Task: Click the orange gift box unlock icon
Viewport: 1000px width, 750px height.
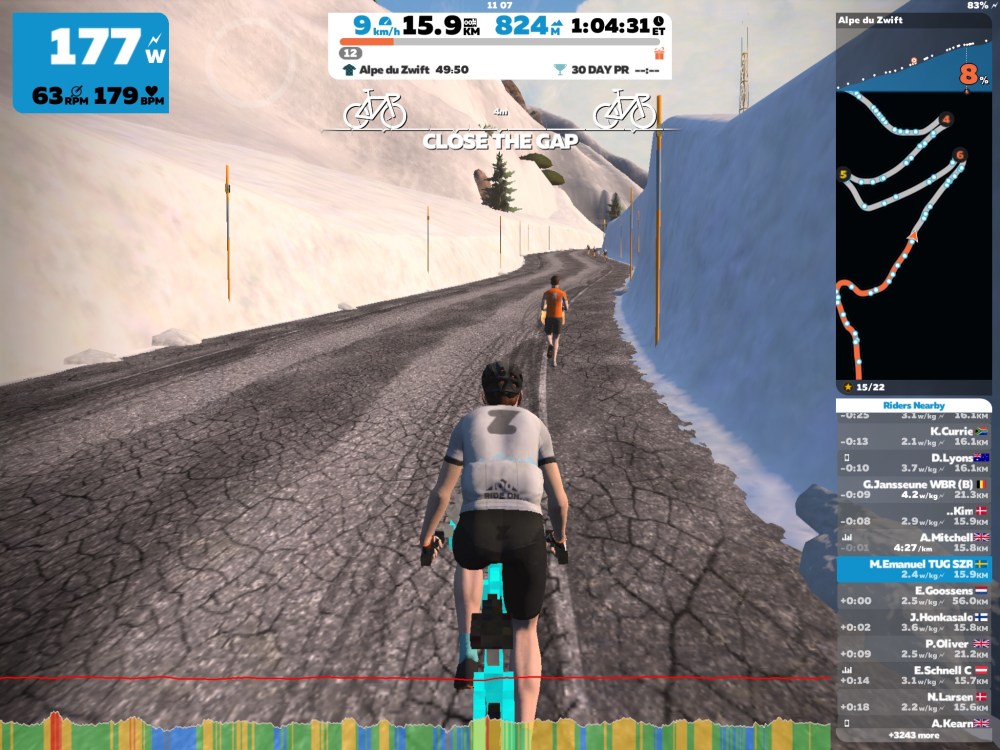Action: coord(658,52)
